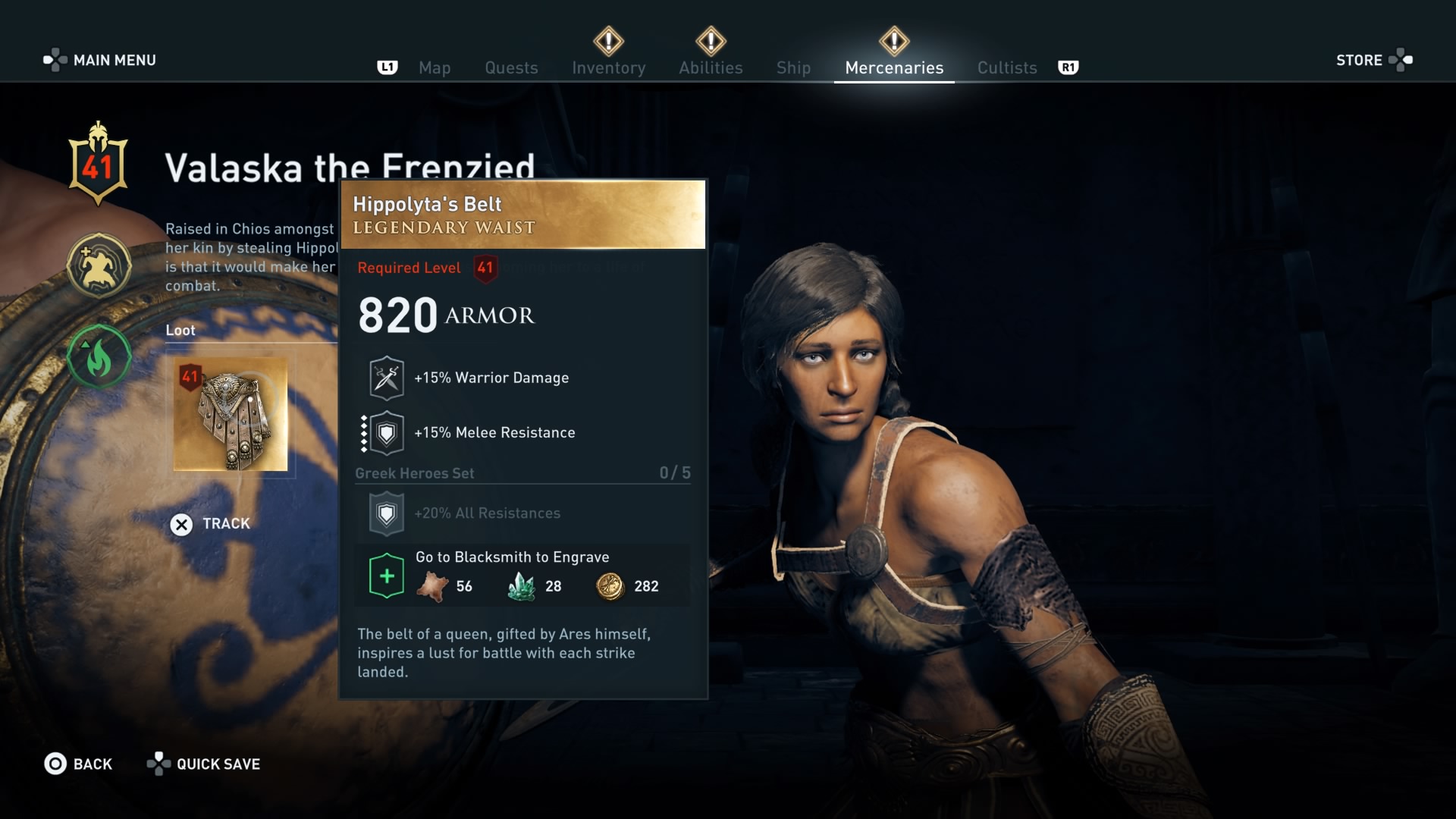The height and width of the screenshot is (819, 1456).
Task: Click the flame bounty icon on the left
Action: [x=99, y=357]
